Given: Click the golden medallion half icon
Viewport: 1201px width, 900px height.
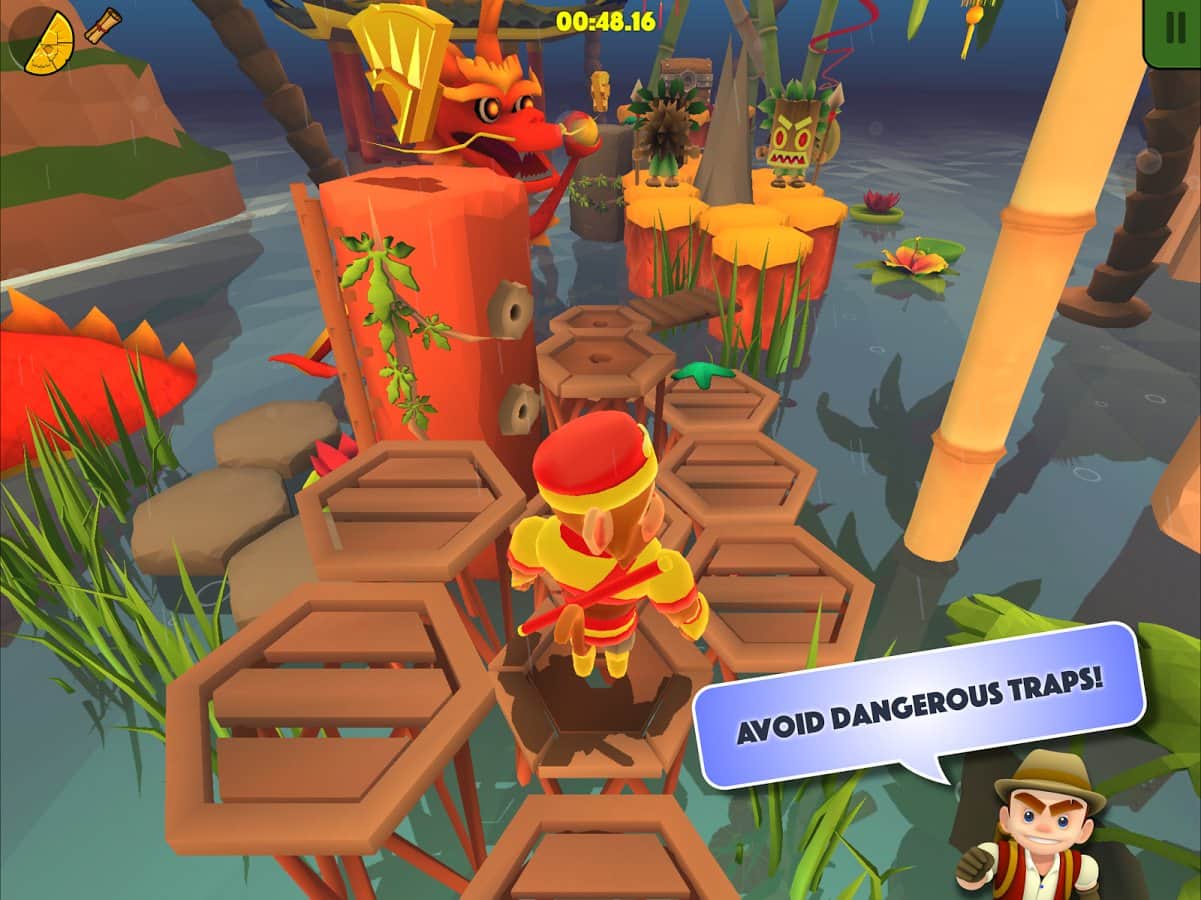Looking at the screenshot, I should point(49,45).
